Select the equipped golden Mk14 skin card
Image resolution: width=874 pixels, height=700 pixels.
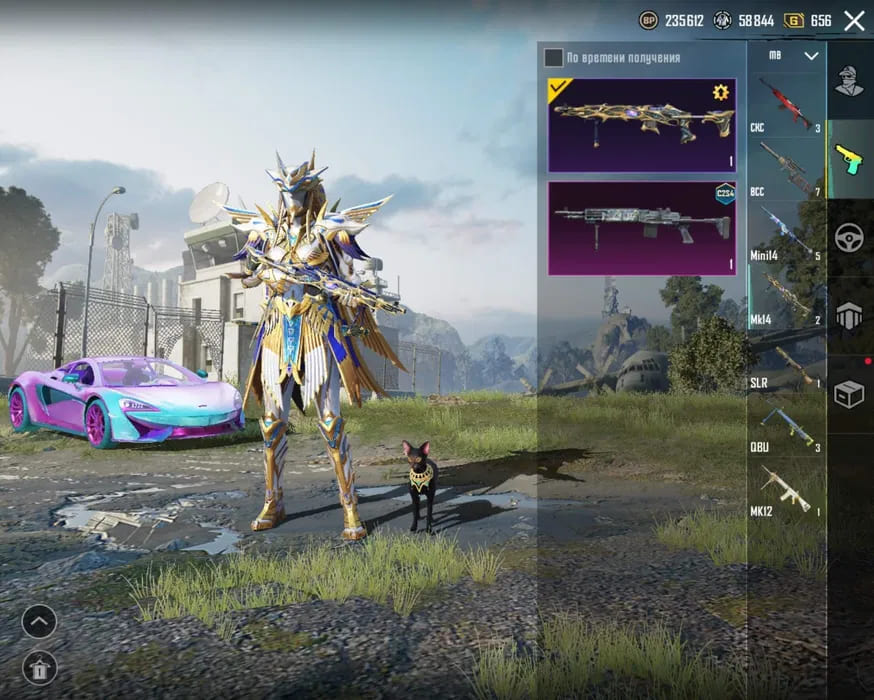642,125
